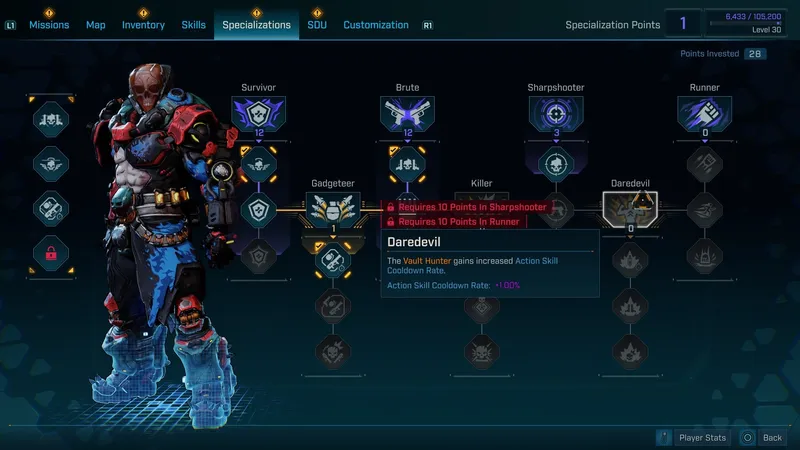Go to the Inventory tab

143,25
